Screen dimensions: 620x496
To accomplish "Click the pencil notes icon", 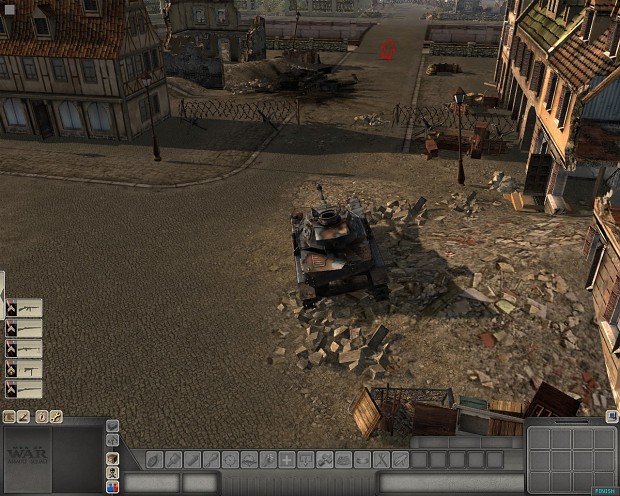I will pos(23,416).
